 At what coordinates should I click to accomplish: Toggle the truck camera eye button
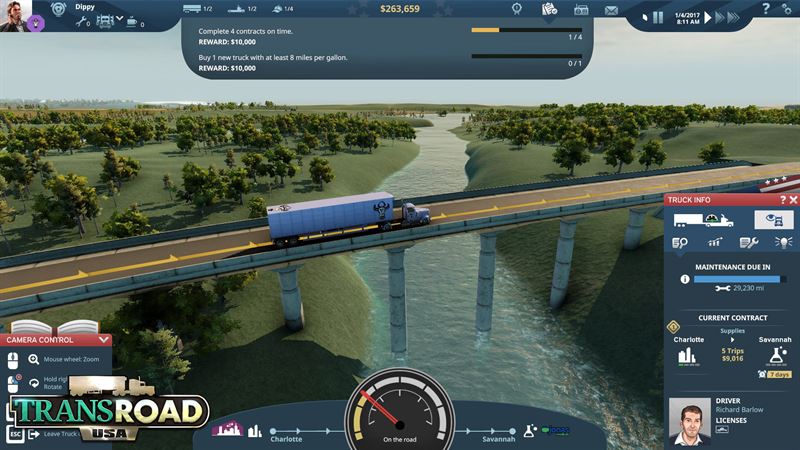773,220
